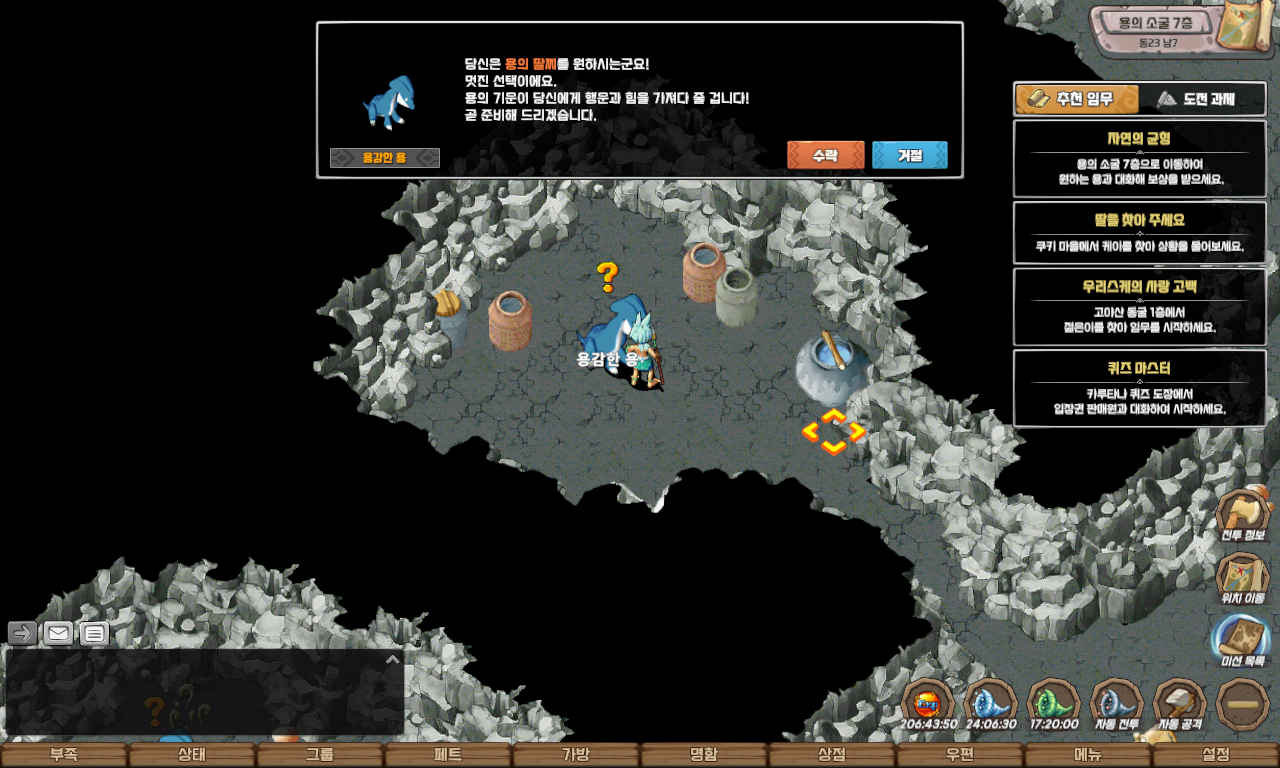Toggle 자동 전투 auto battle
This screenshot has height=768, width=1280.
(x=1115, y=704)
